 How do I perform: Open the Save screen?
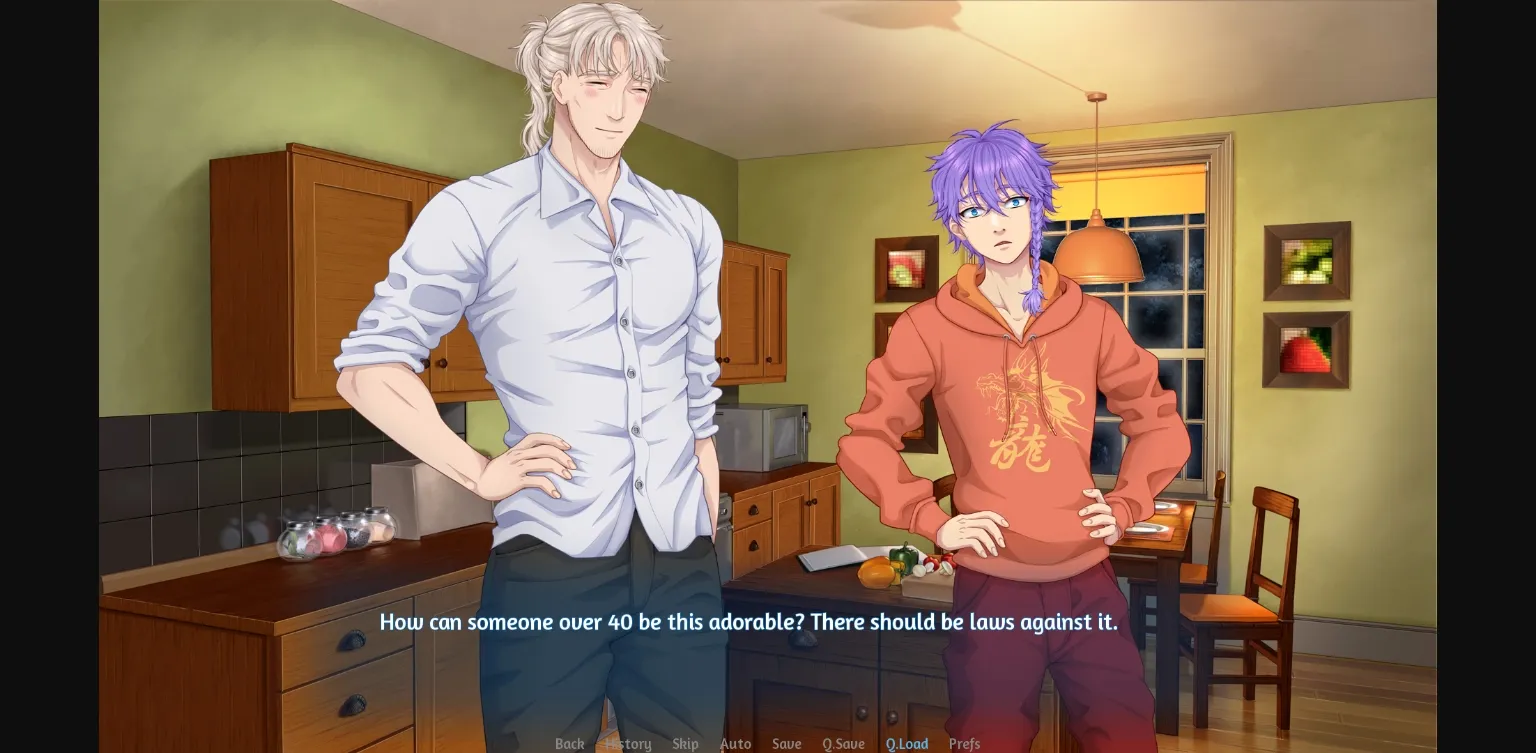coord(786,744)
